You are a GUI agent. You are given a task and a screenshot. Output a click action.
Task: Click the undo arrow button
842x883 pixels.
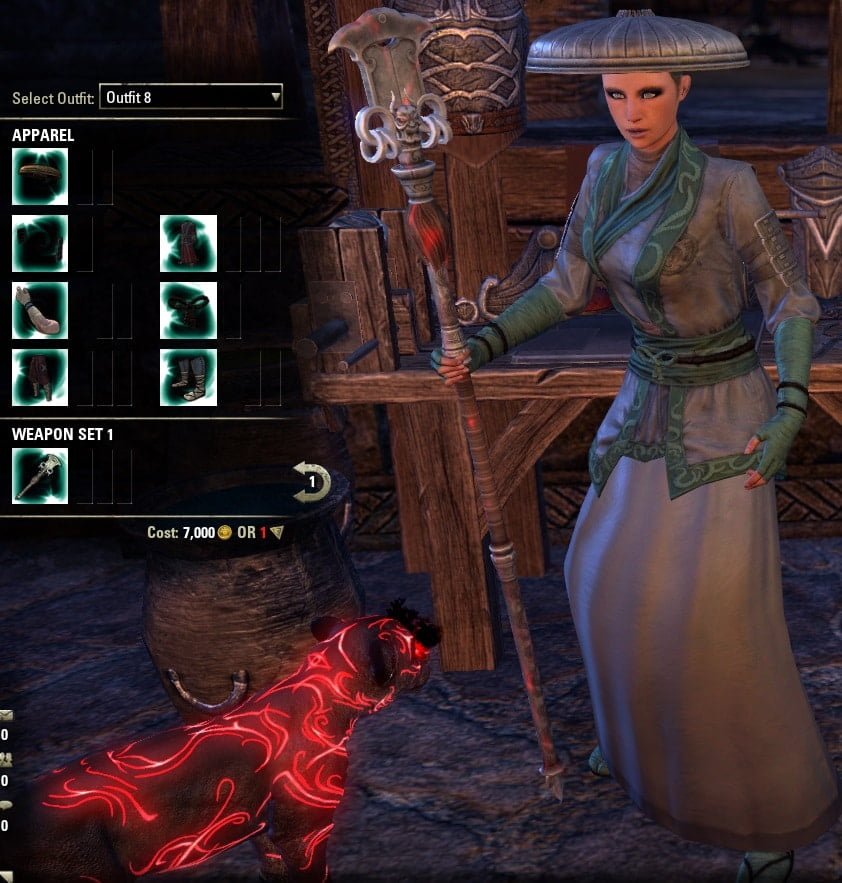point(312,482)
